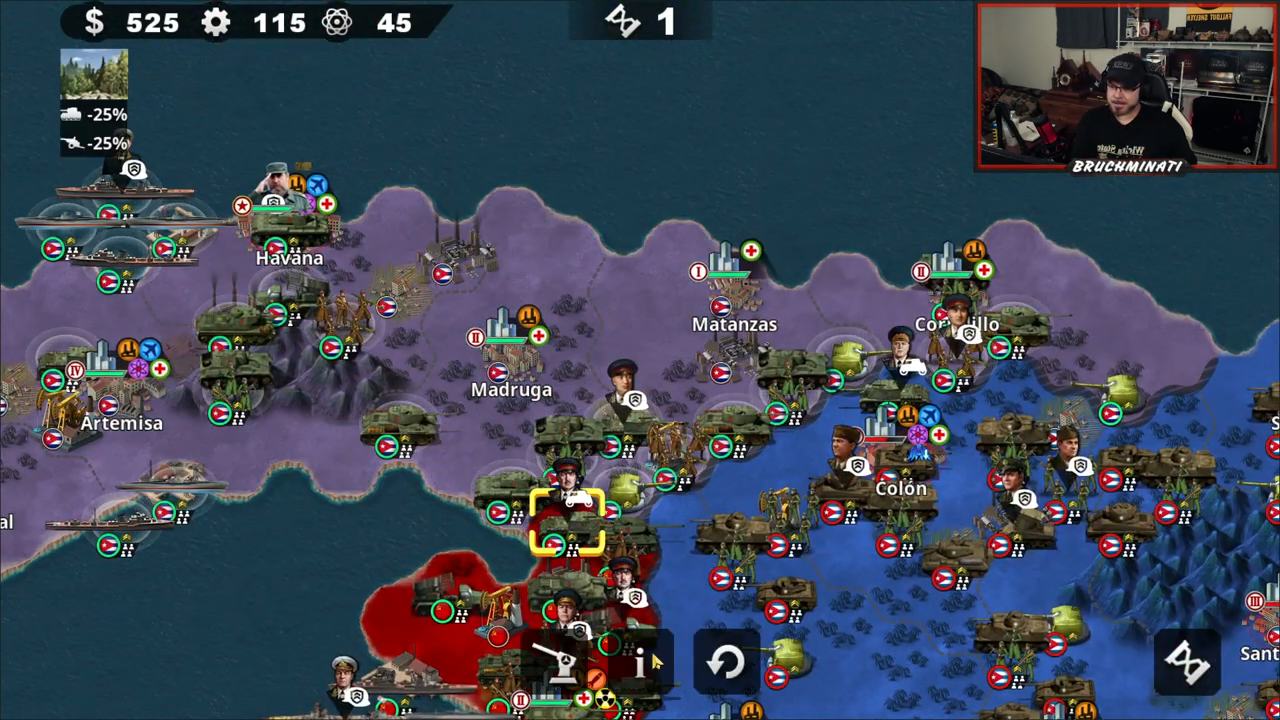Select the Havana city label
1280x720 pixels.
[x=289, y=258]
